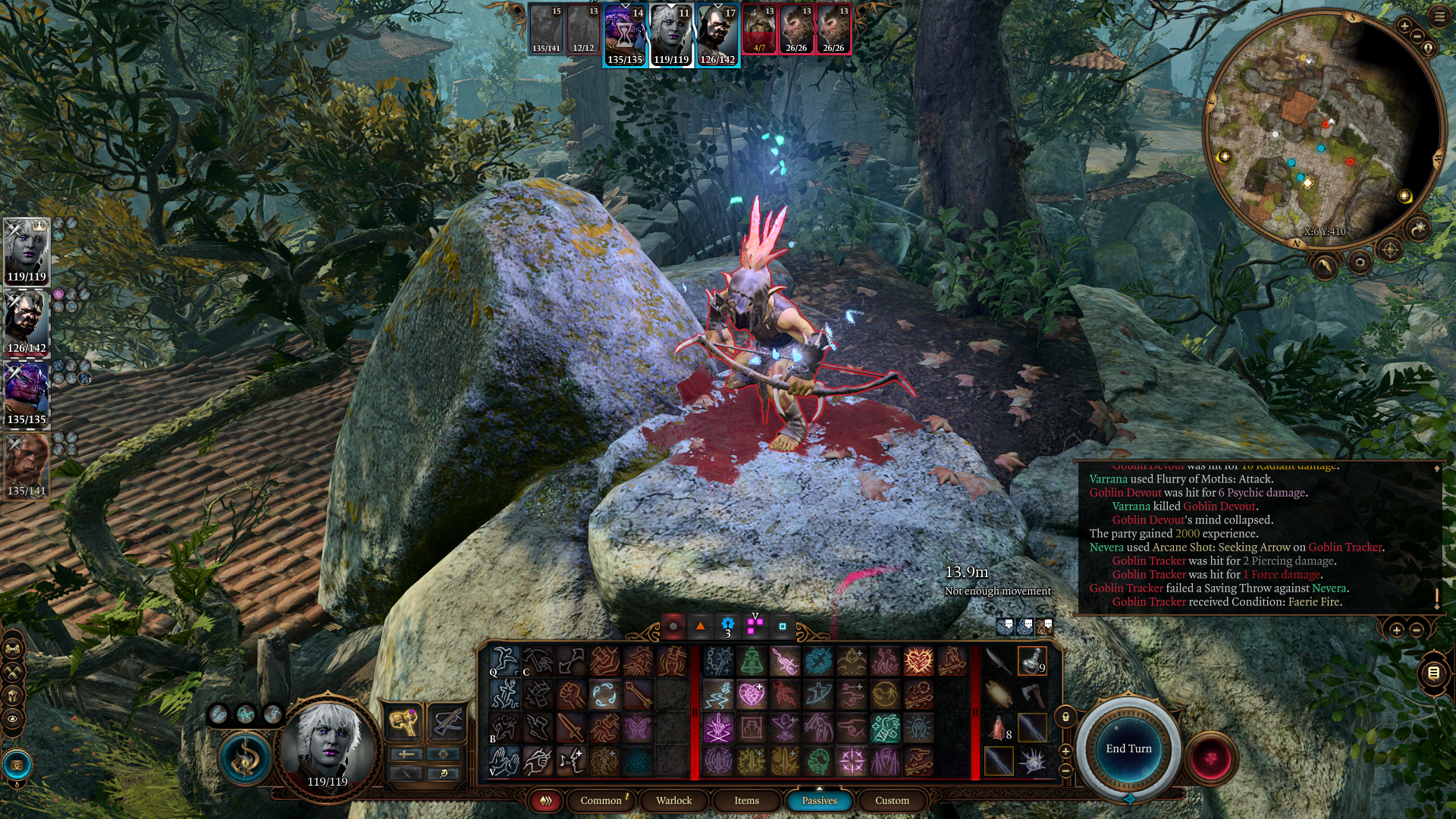Screen dimensions: 1456x819
Task: Click the Passives hotbar tab
Action: tap(819, 800)
